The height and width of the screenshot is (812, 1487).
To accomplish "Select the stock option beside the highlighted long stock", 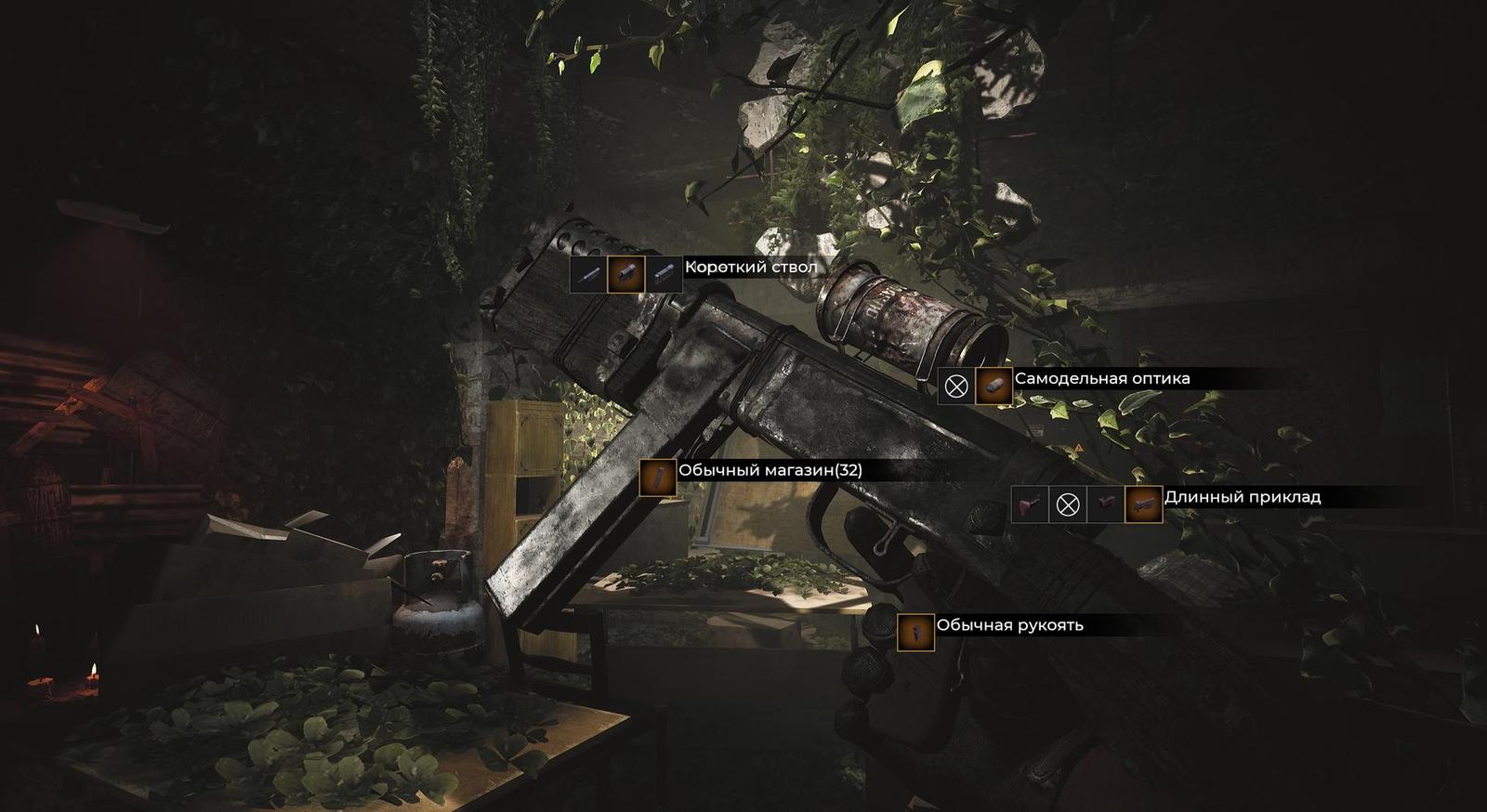I will pos(1106,504).
